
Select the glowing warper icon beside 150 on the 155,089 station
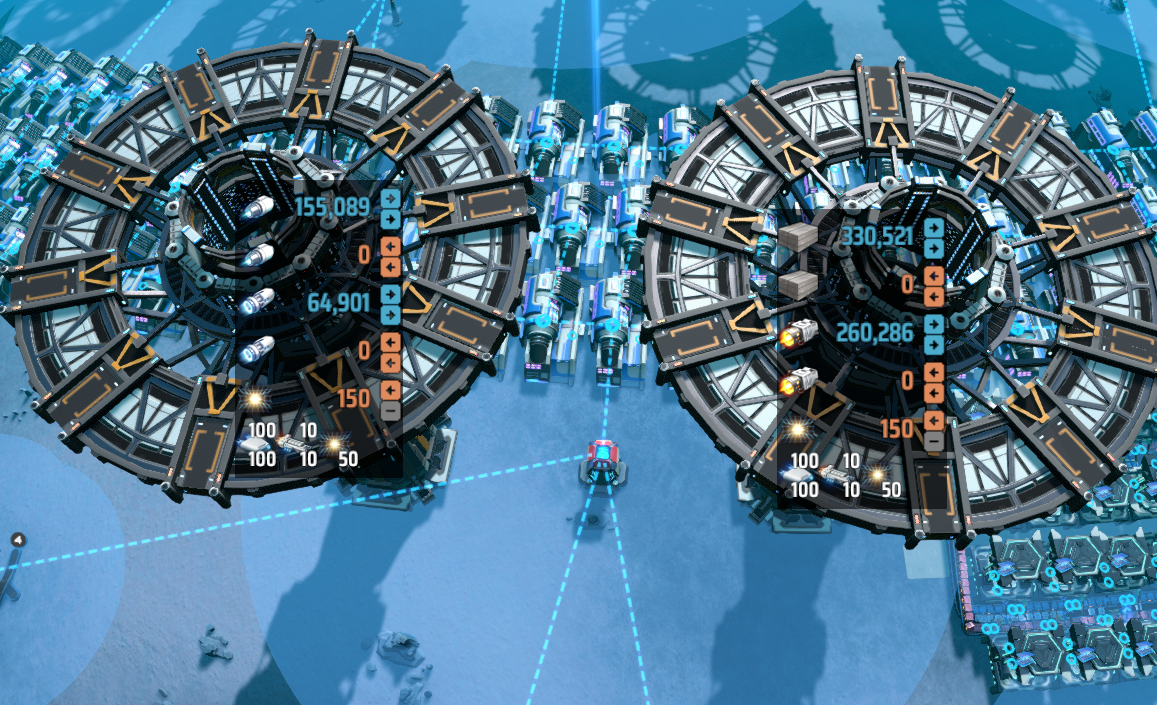(x=254, y=399)
